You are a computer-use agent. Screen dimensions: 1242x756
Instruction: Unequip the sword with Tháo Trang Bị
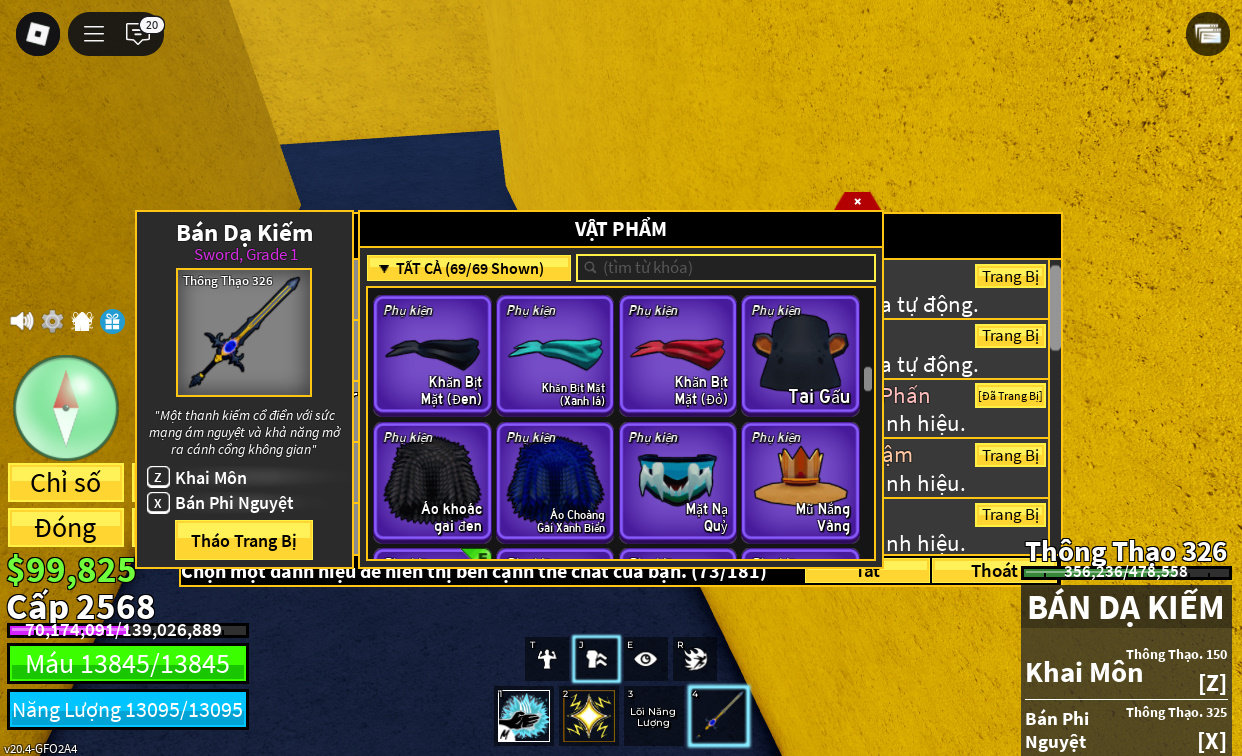[244, 540]
